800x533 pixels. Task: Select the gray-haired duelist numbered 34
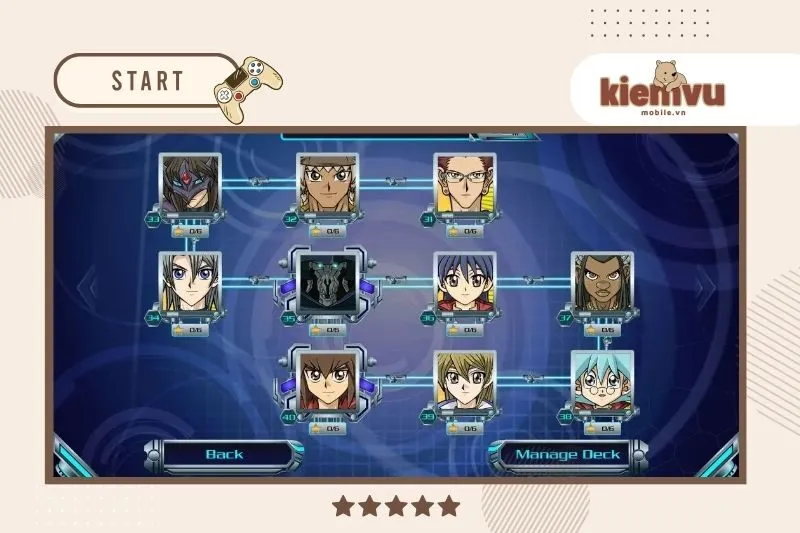tap(190, 283)
